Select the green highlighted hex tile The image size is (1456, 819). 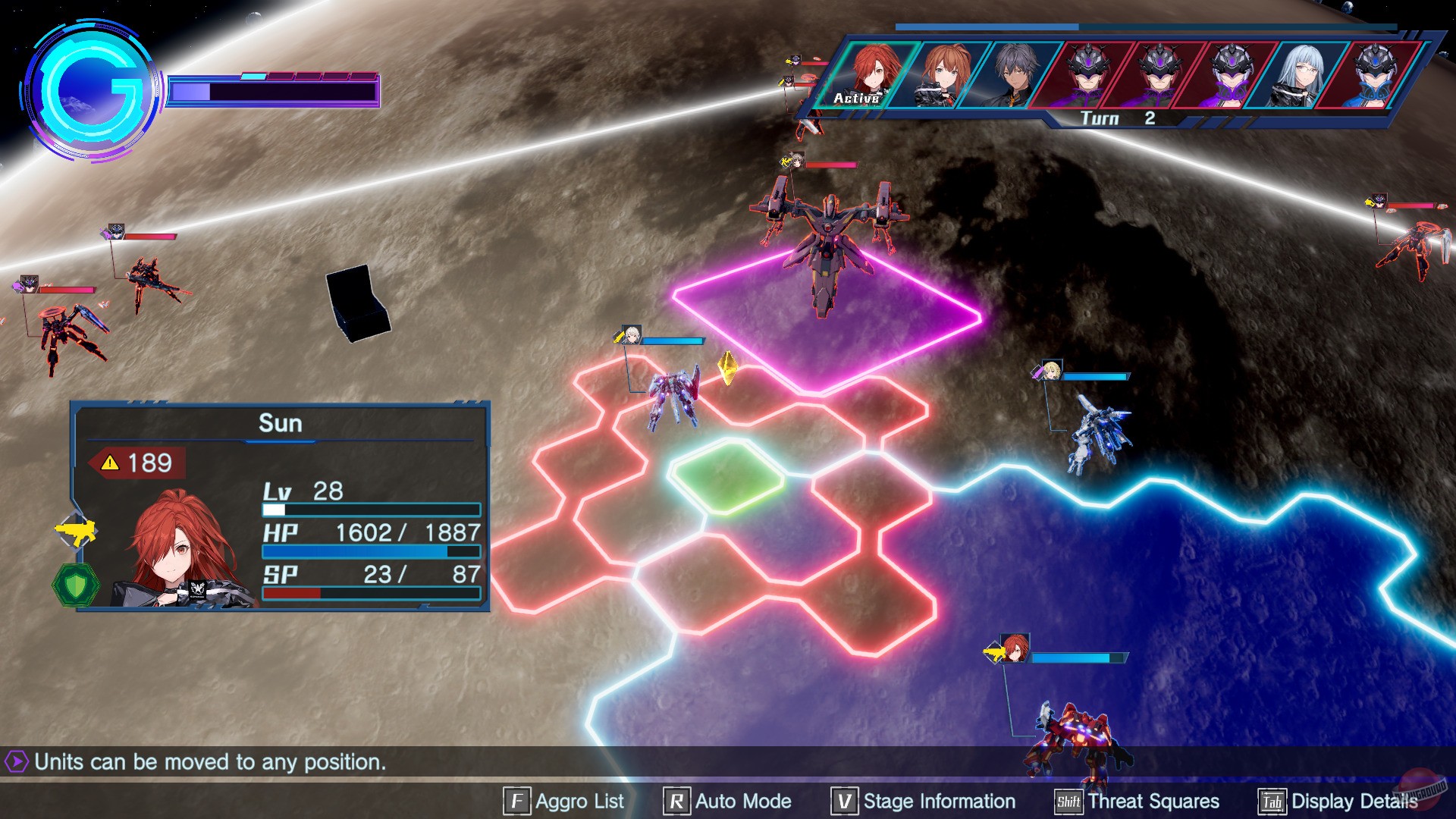726,478
